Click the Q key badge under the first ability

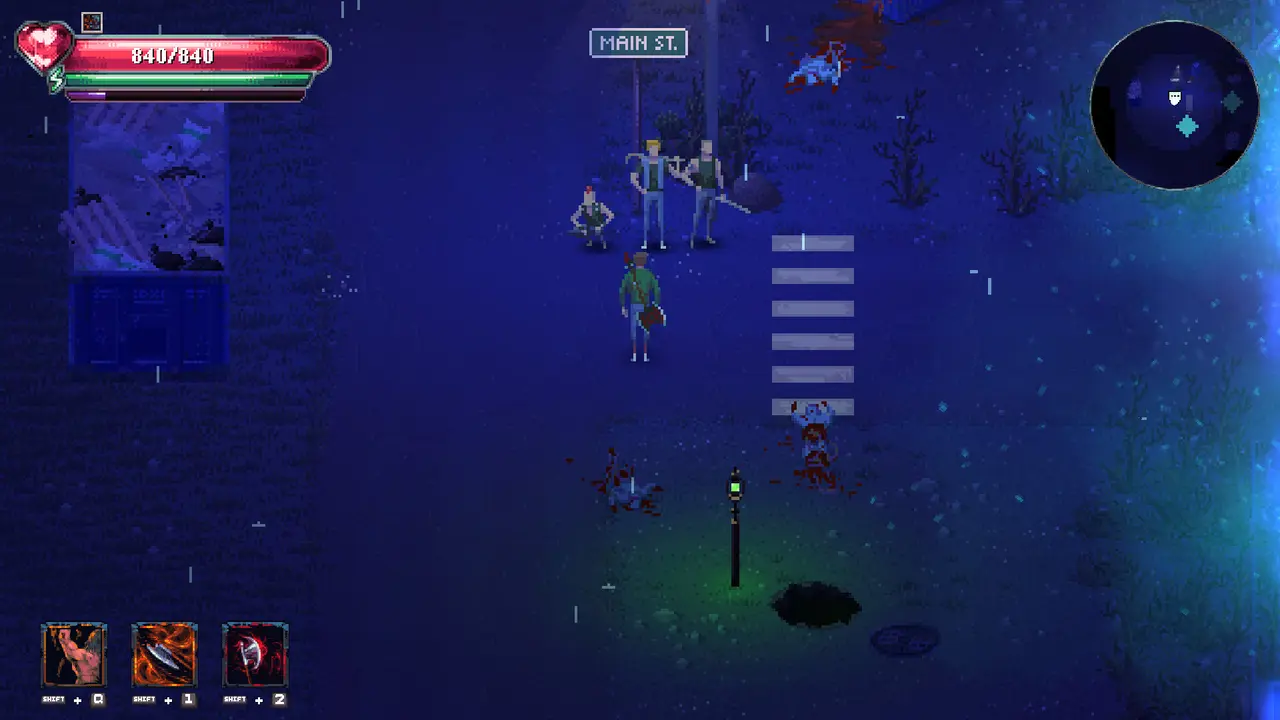[100, 699]
